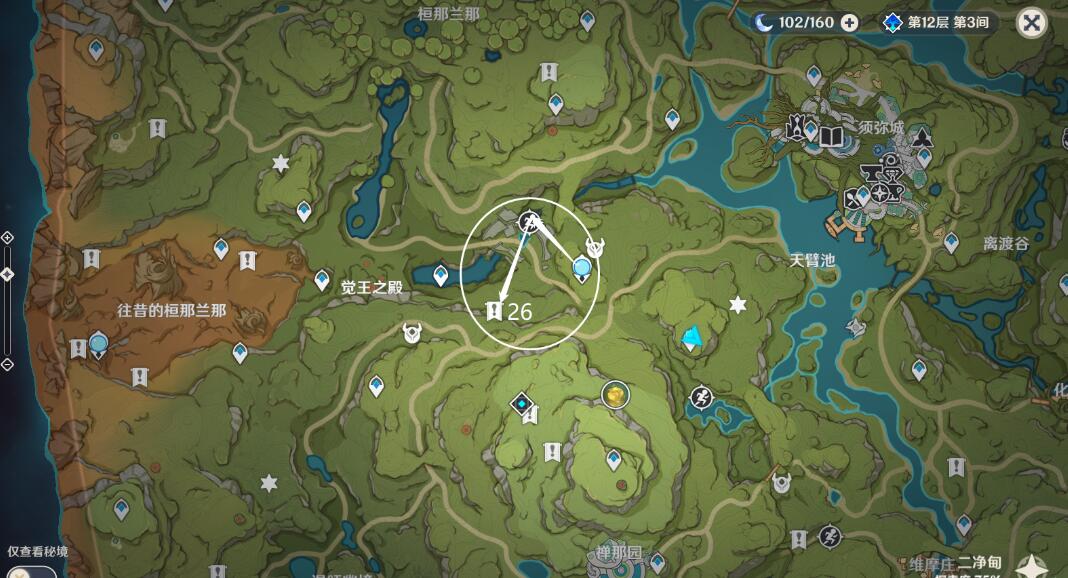Add Original Resin with the plus button

pyautogui.click(x=849, y=23)
